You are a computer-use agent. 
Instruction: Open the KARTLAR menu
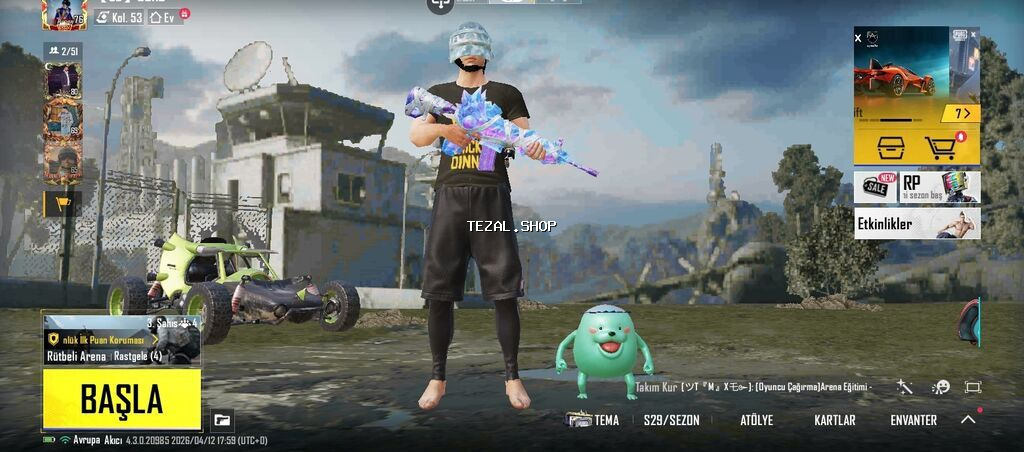[x=835, y=421]
